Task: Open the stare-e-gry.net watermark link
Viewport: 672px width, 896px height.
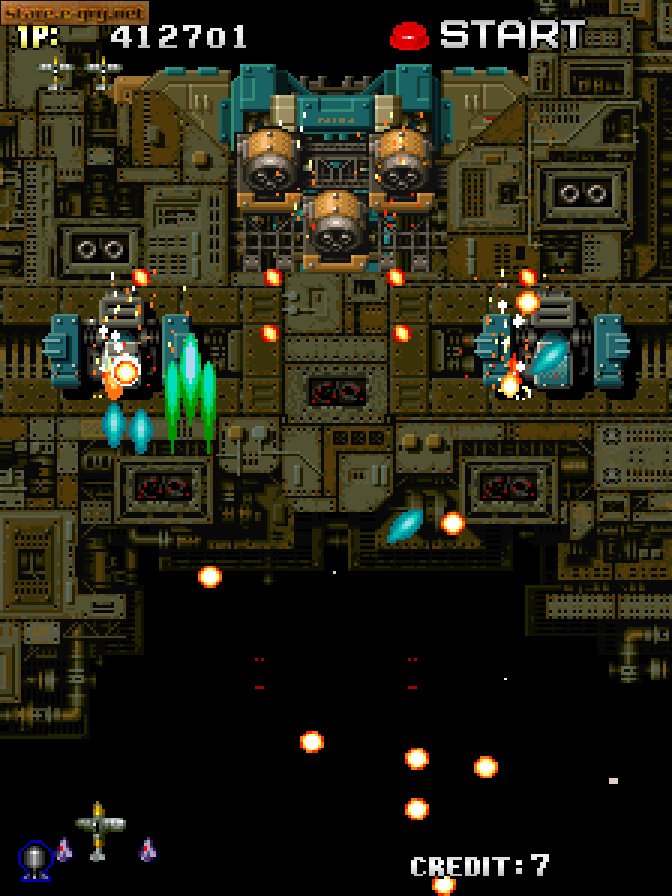Action: 75,12
